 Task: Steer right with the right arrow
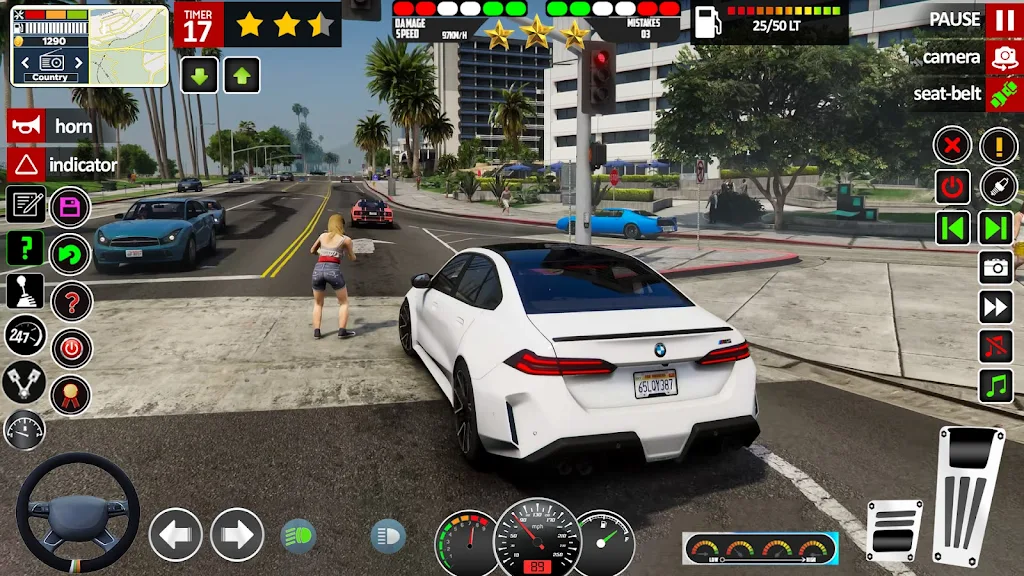pos(237,535)
